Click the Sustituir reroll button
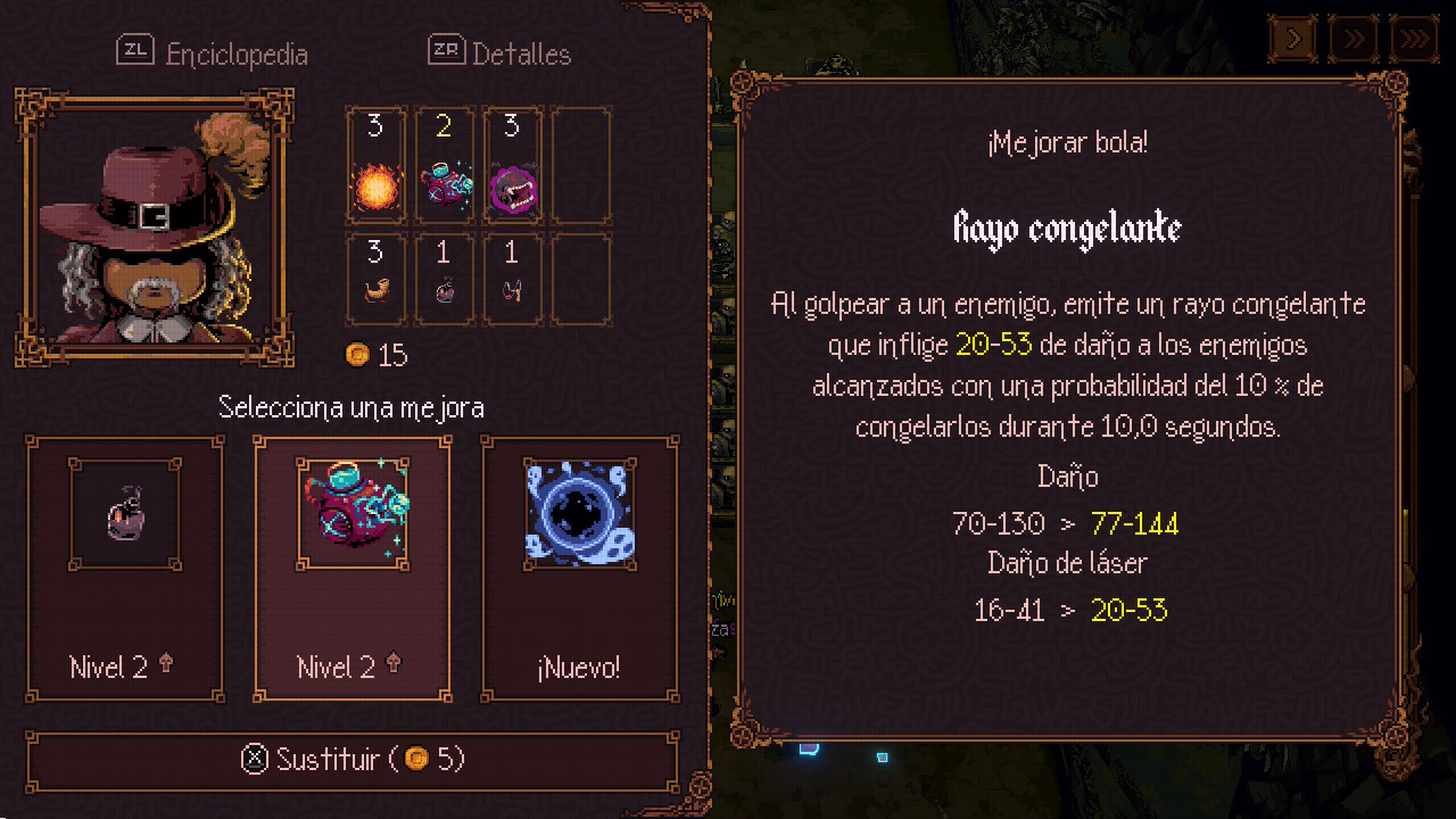Viewport: 1456px width, 819px height. tap(352, 759)
